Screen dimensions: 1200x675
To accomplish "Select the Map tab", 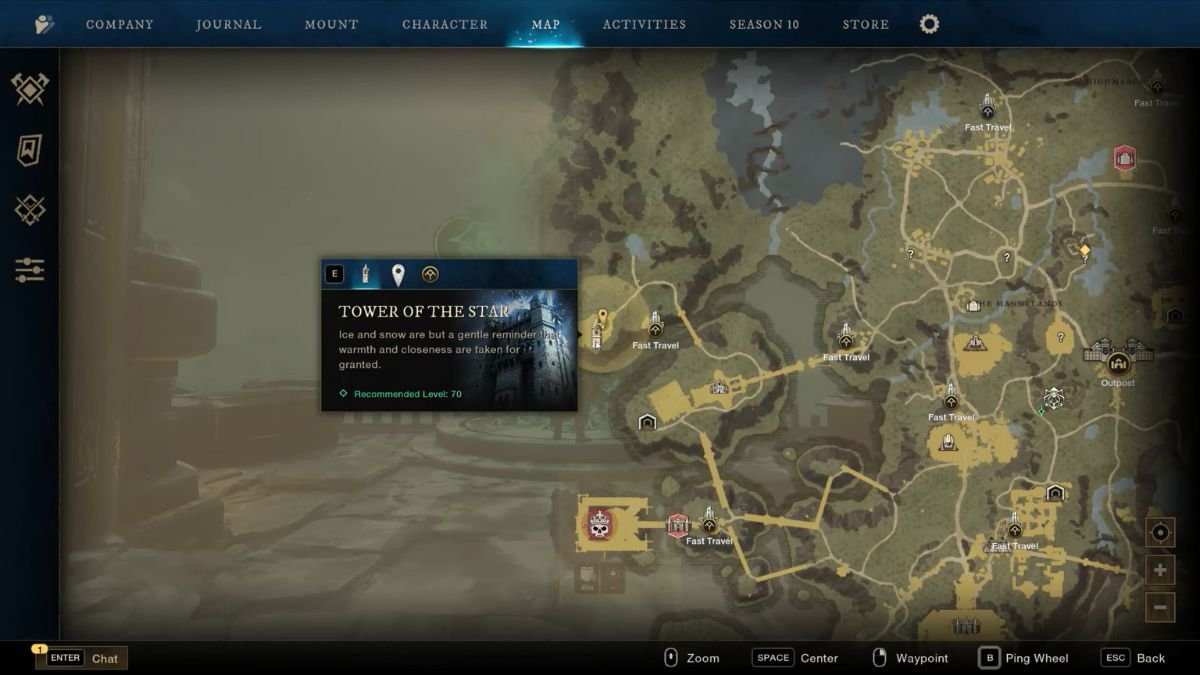I will tap(546, 24).
